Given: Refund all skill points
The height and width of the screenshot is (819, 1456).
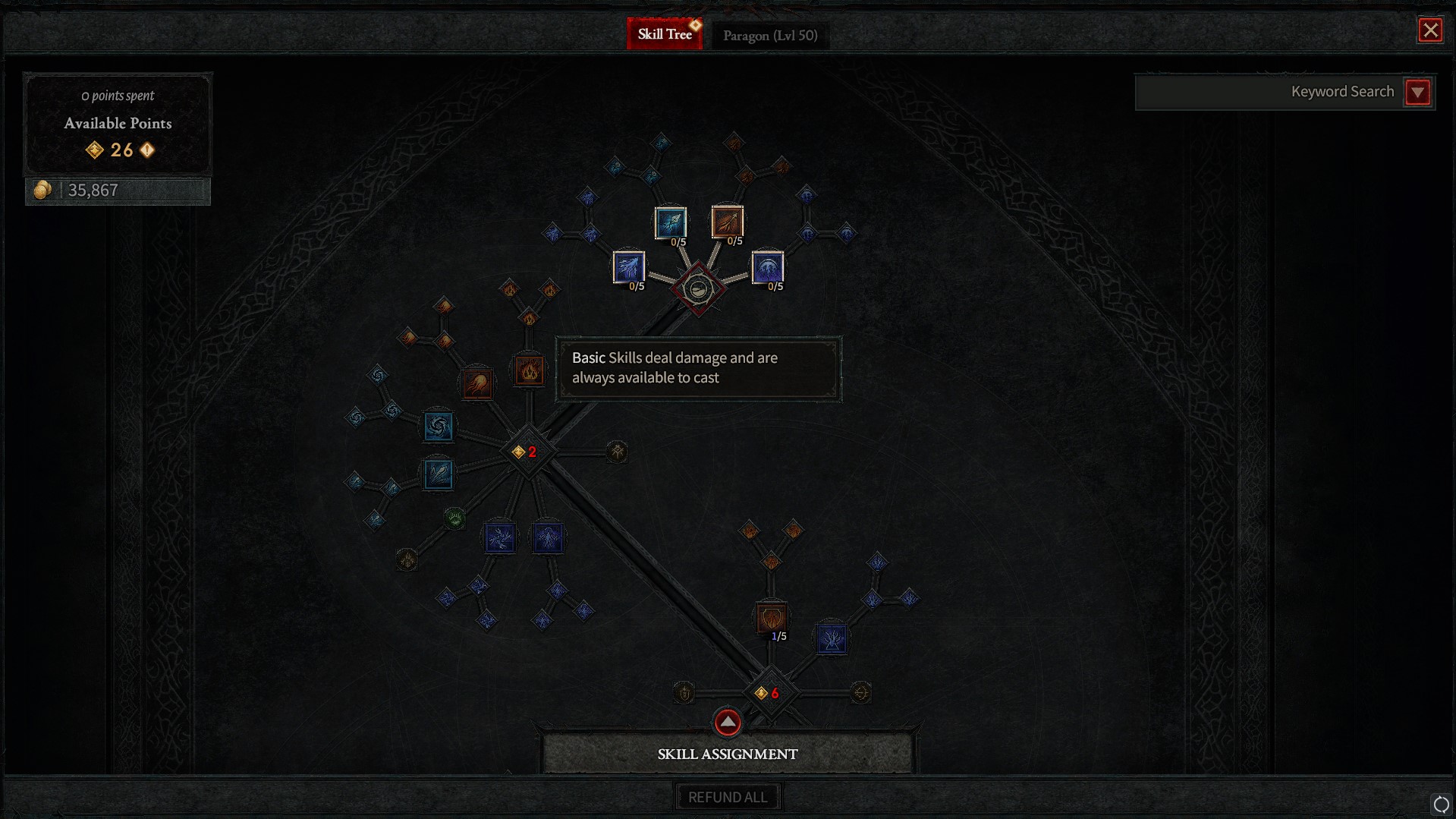Looking at the screenshot, I should click(x=727, y=797).
